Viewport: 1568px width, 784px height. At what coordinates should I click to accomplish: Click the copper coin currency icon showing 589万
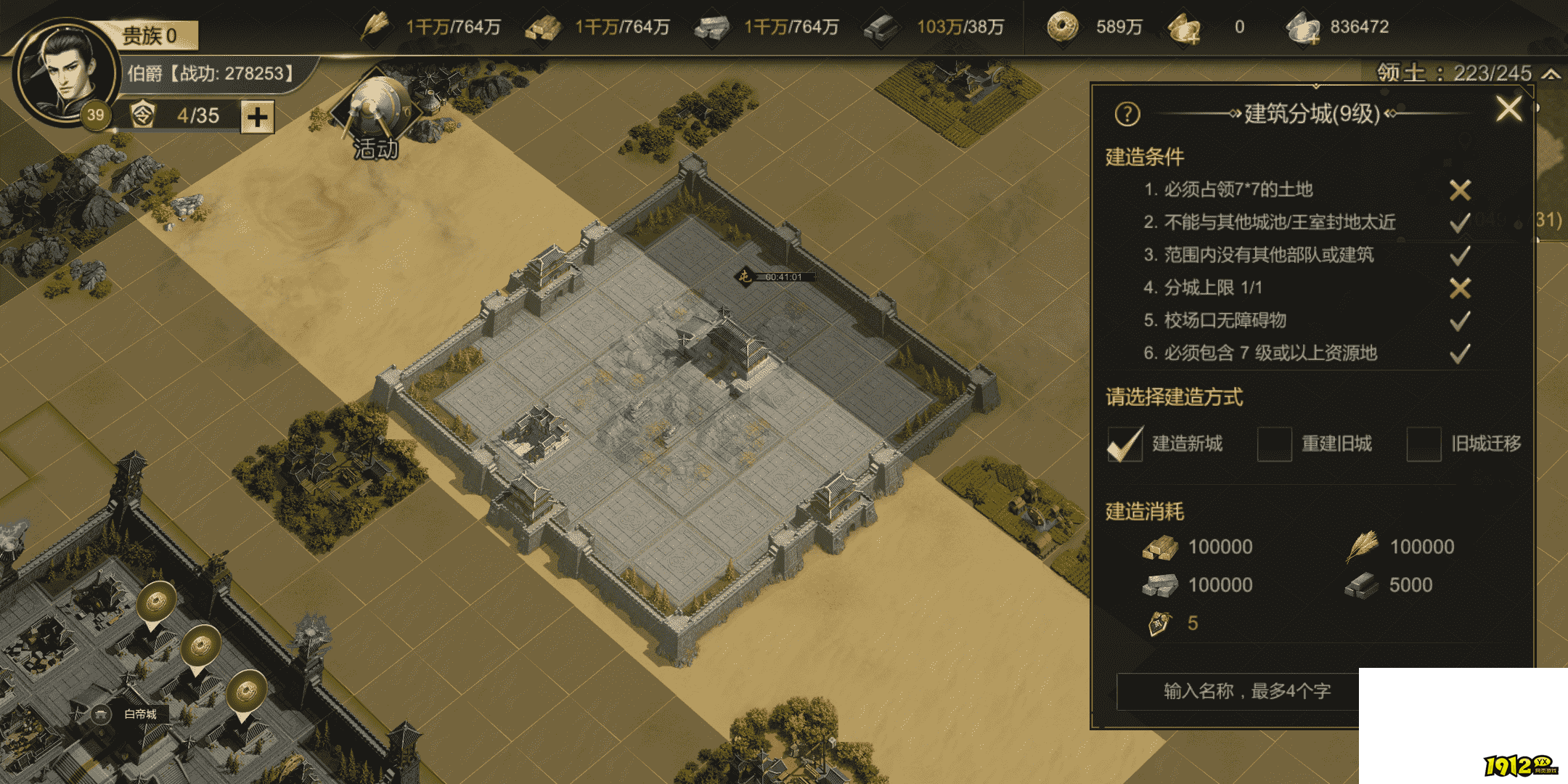(x=1063, y=26)
